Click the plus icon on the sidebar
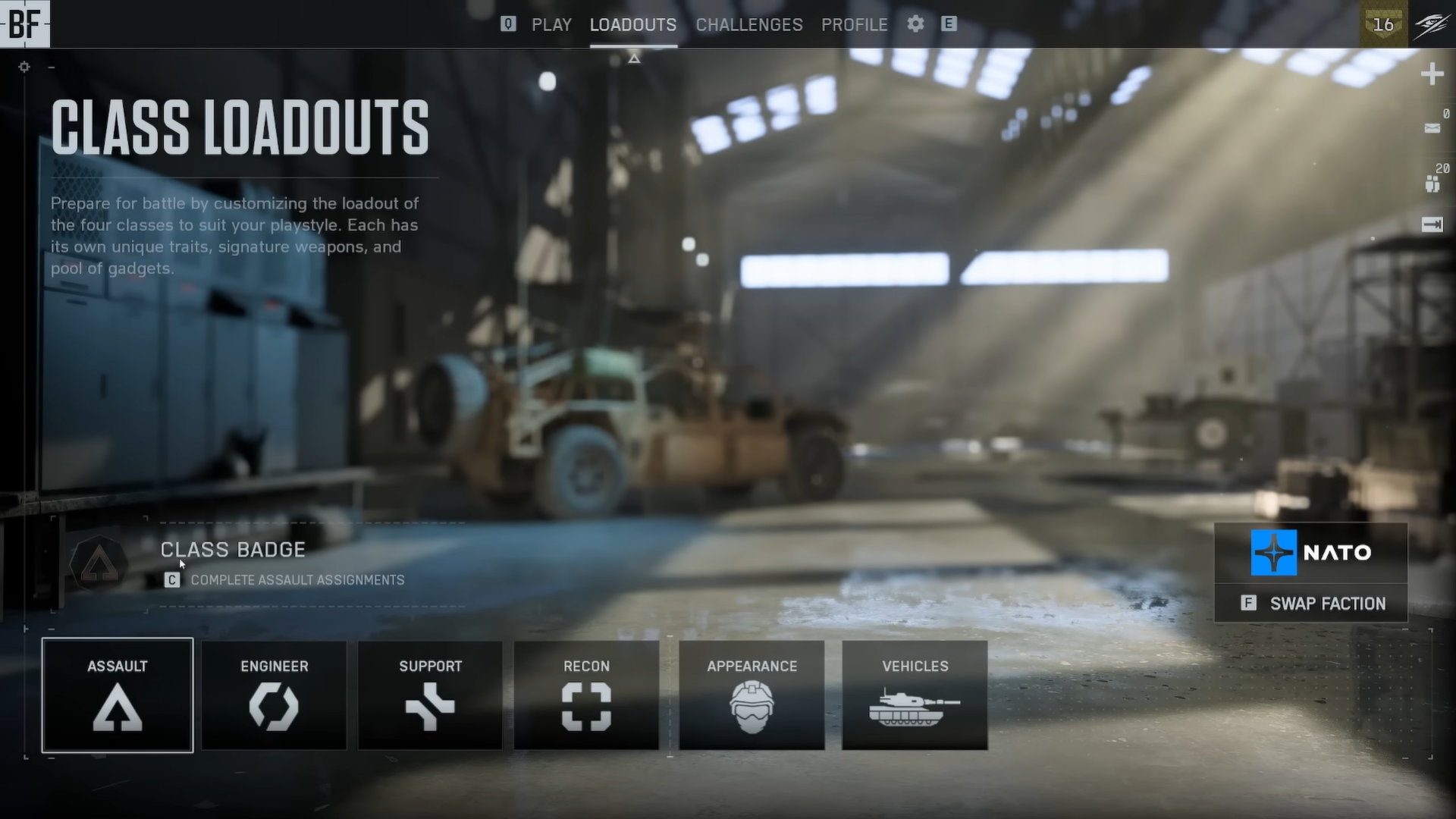 pos(1432,74)
